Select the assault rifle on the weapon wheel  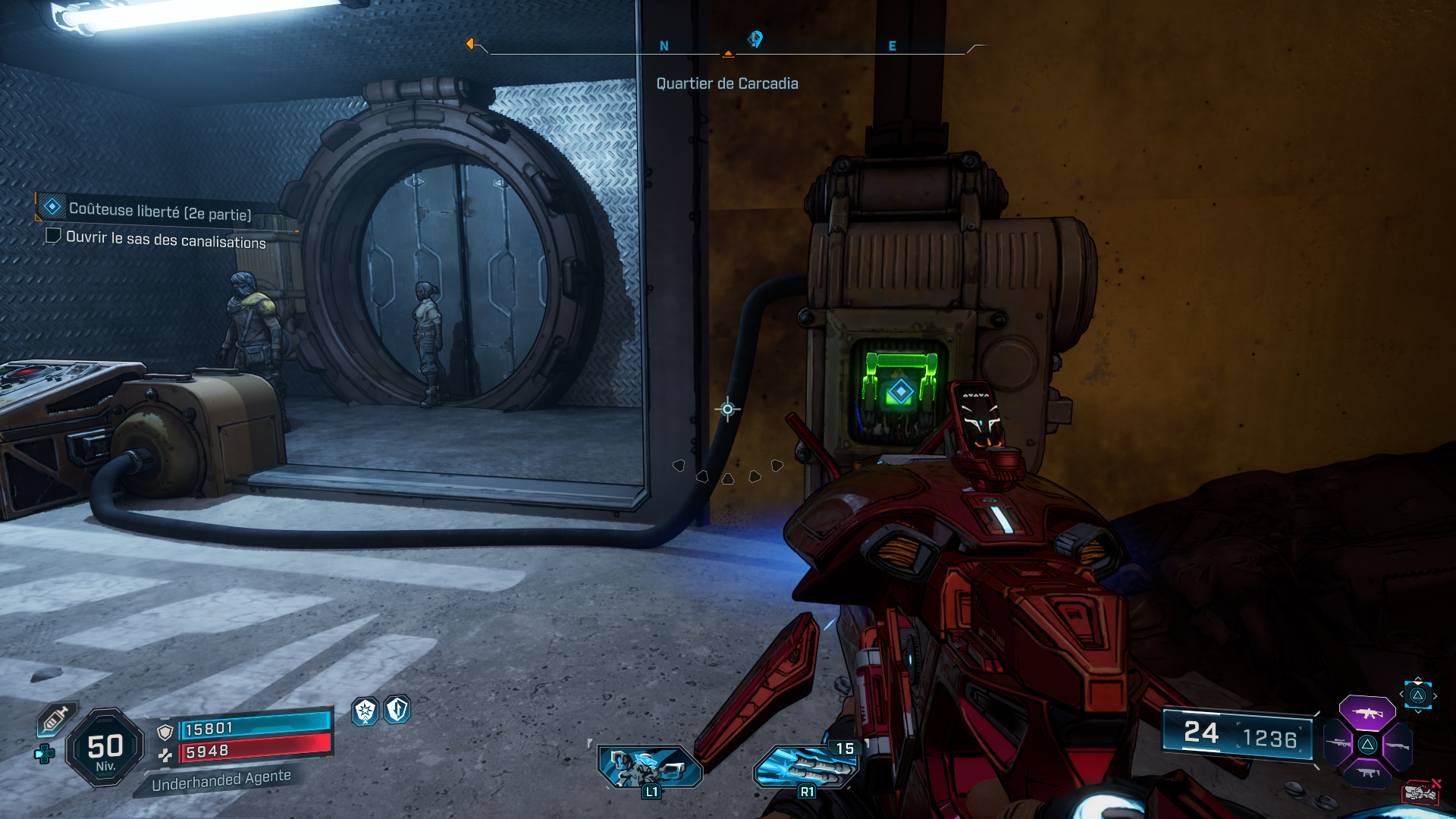(1367, 713)
